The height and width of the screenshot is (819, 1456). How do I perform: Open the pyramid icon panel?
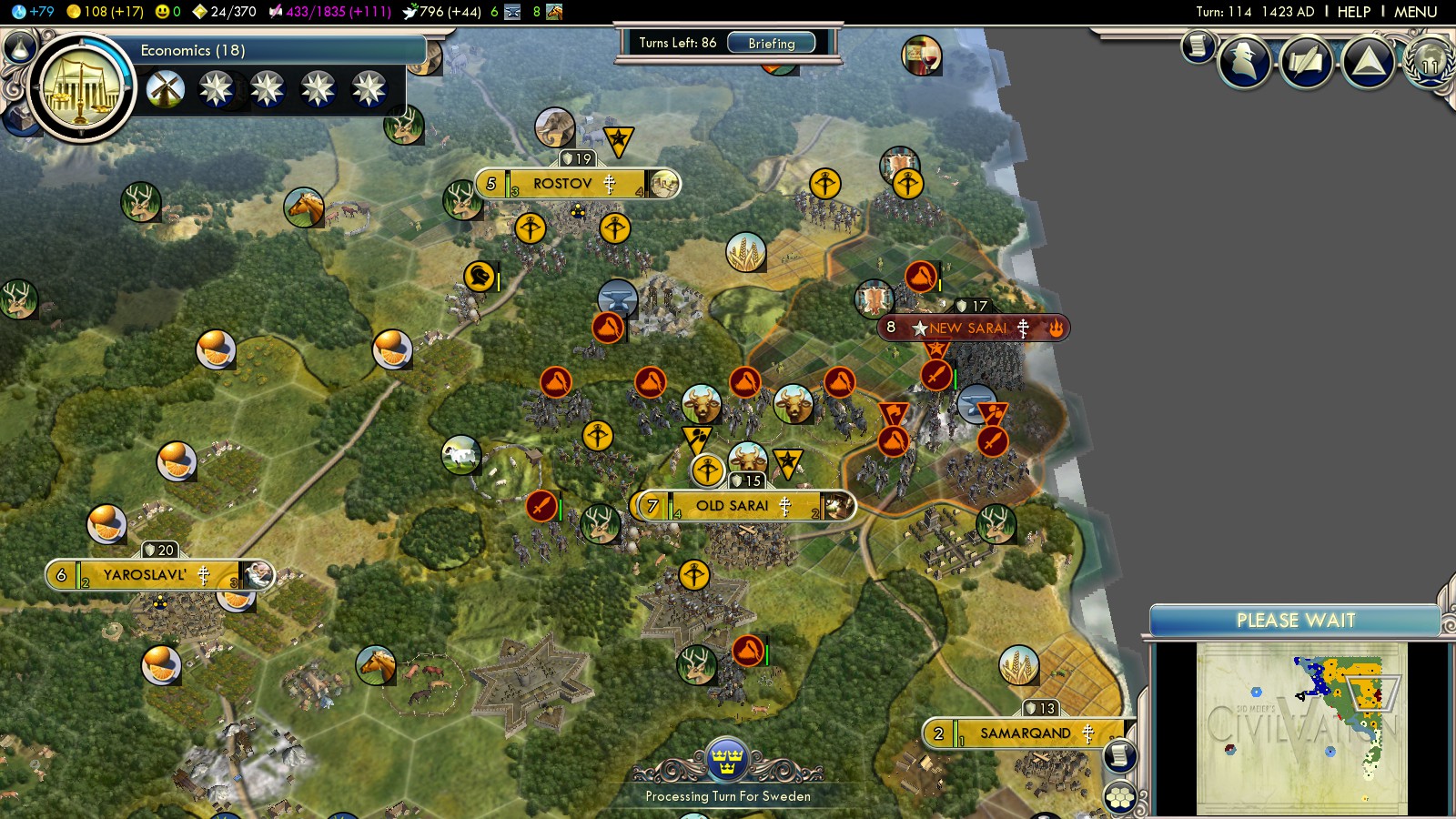click(x=1368, y=62)
